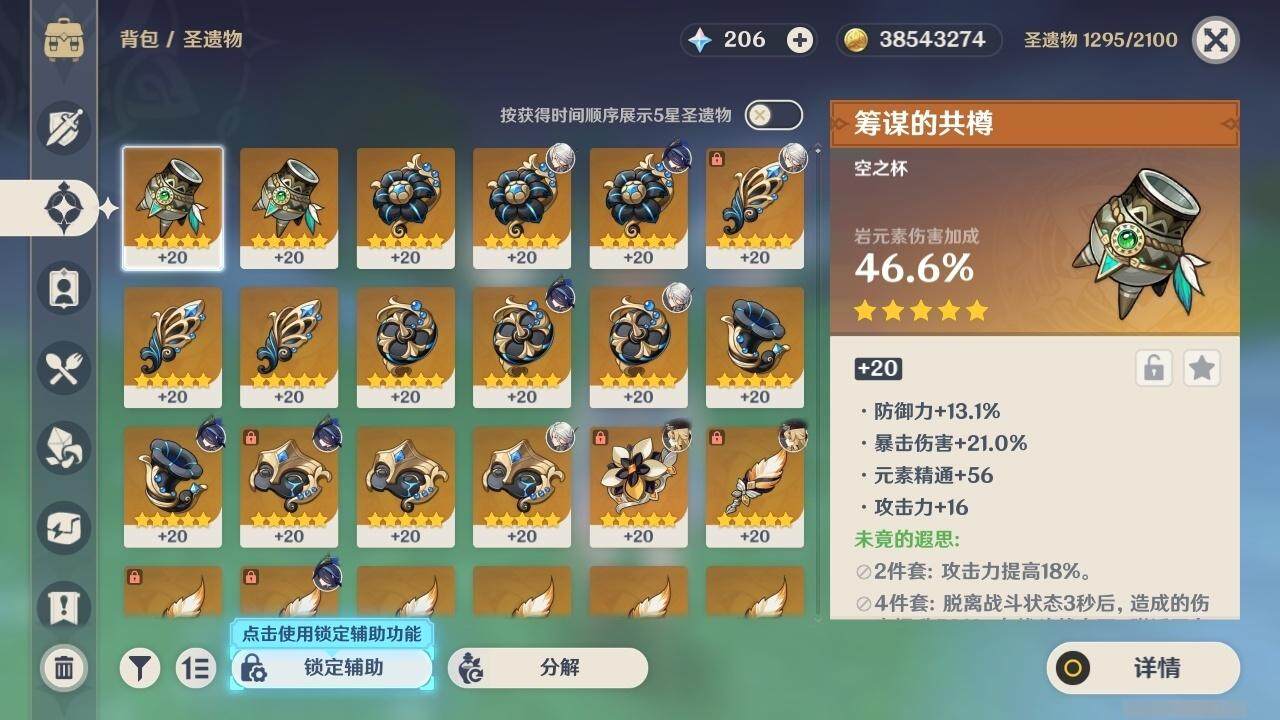Click the trash can delete icon

64,667
